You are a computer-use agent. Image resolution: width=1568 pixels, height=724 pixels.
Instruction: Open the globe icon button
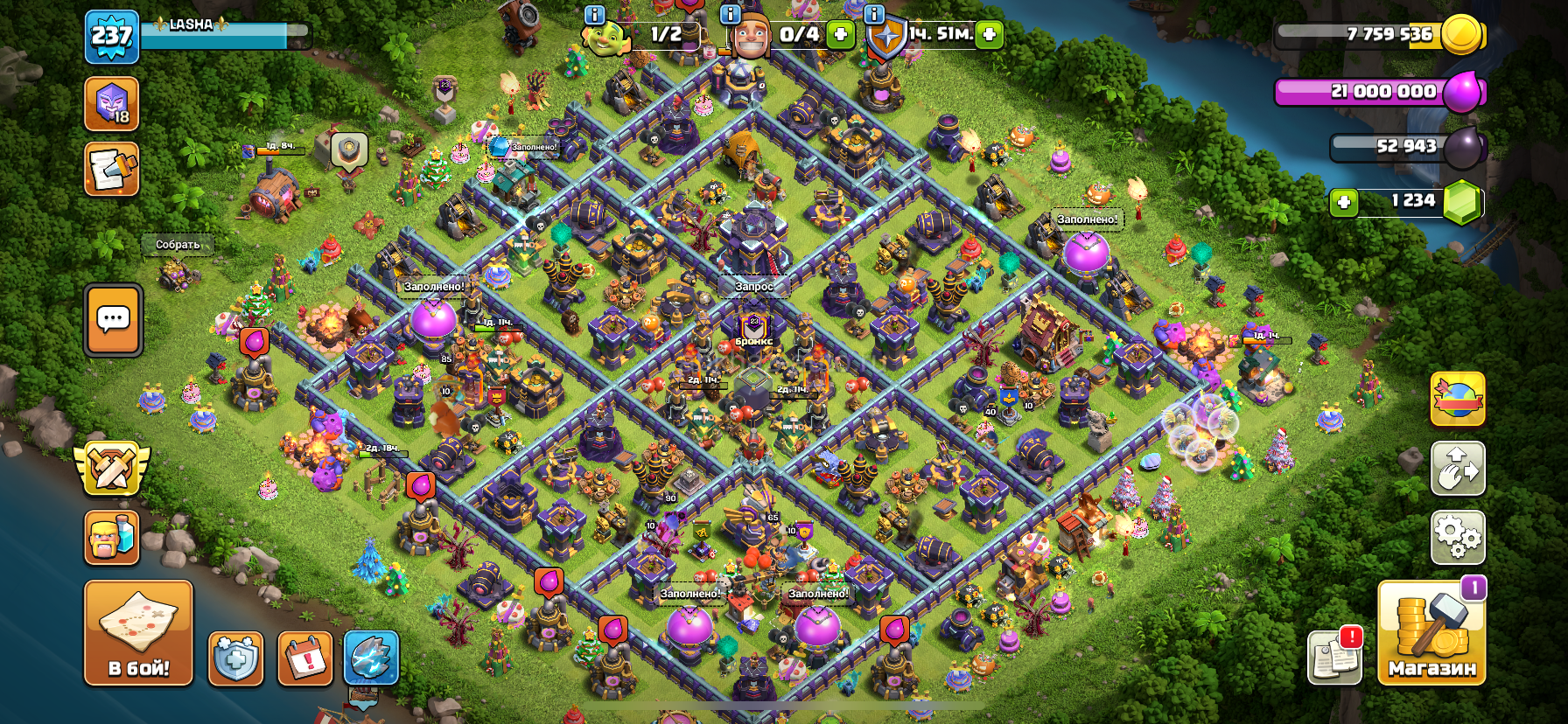(1457, 399)
